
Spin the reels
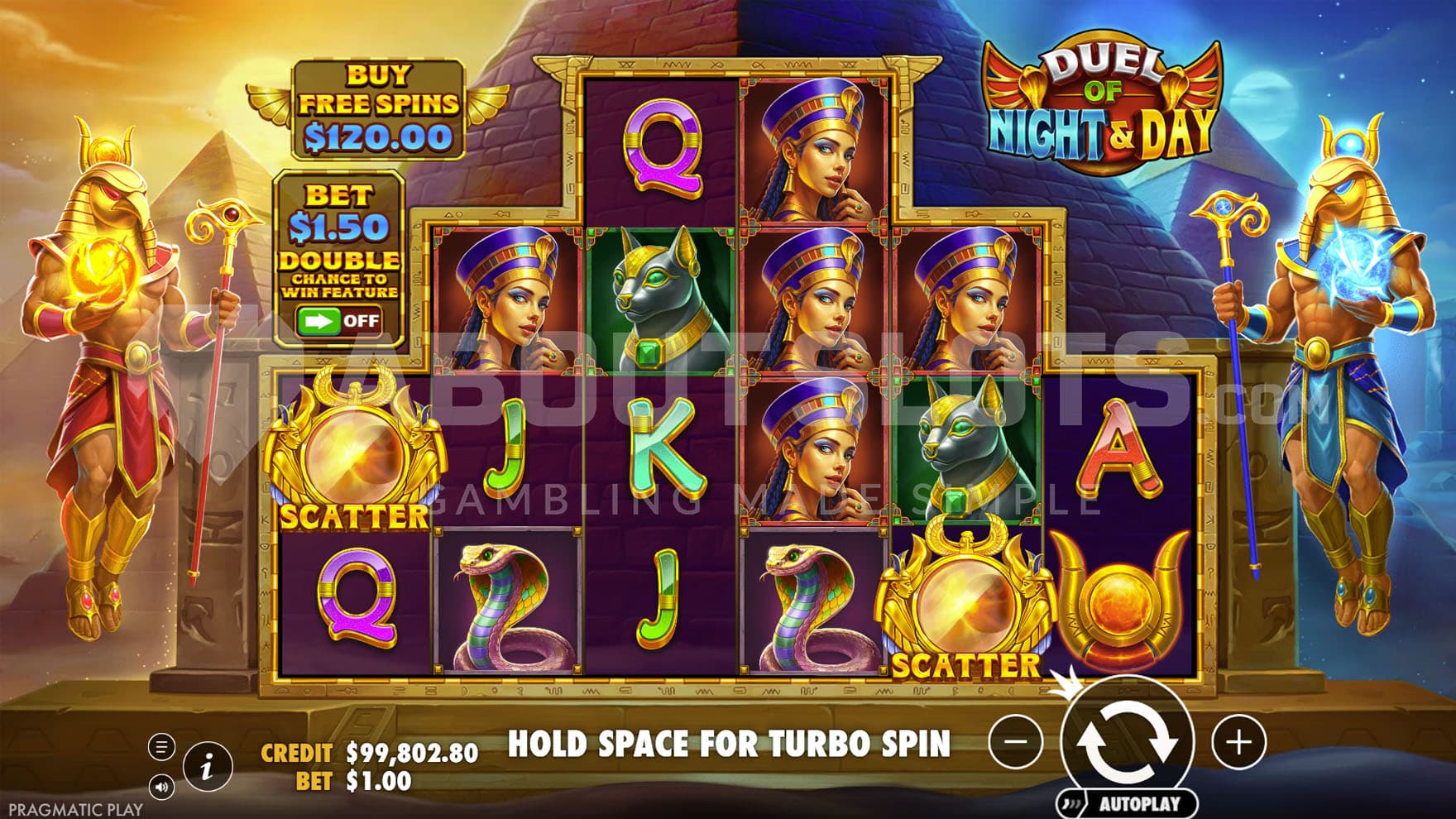(x=1128, y=739)
